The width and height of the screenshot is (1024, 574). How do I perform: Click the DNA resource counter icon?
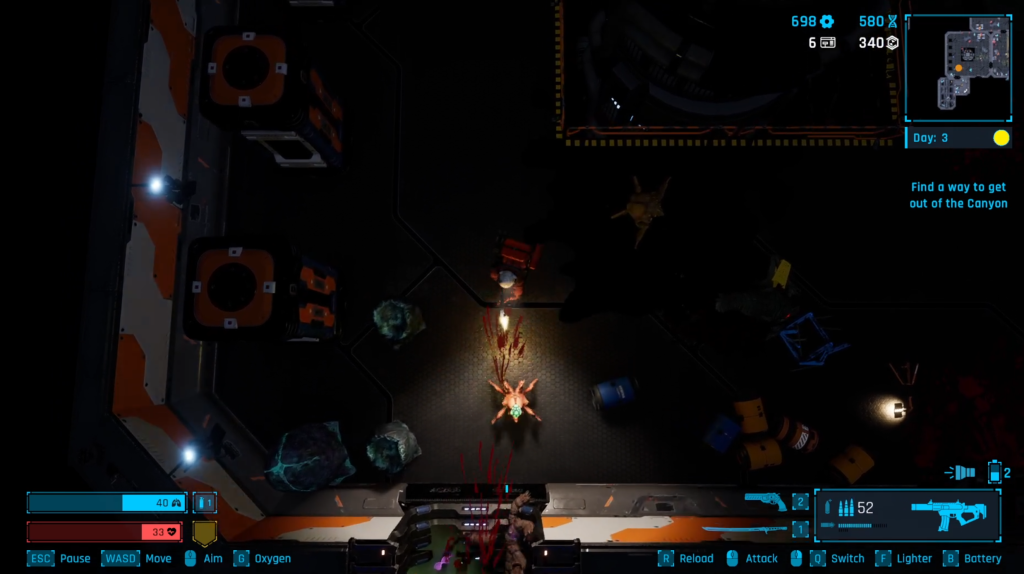(892, 22)
